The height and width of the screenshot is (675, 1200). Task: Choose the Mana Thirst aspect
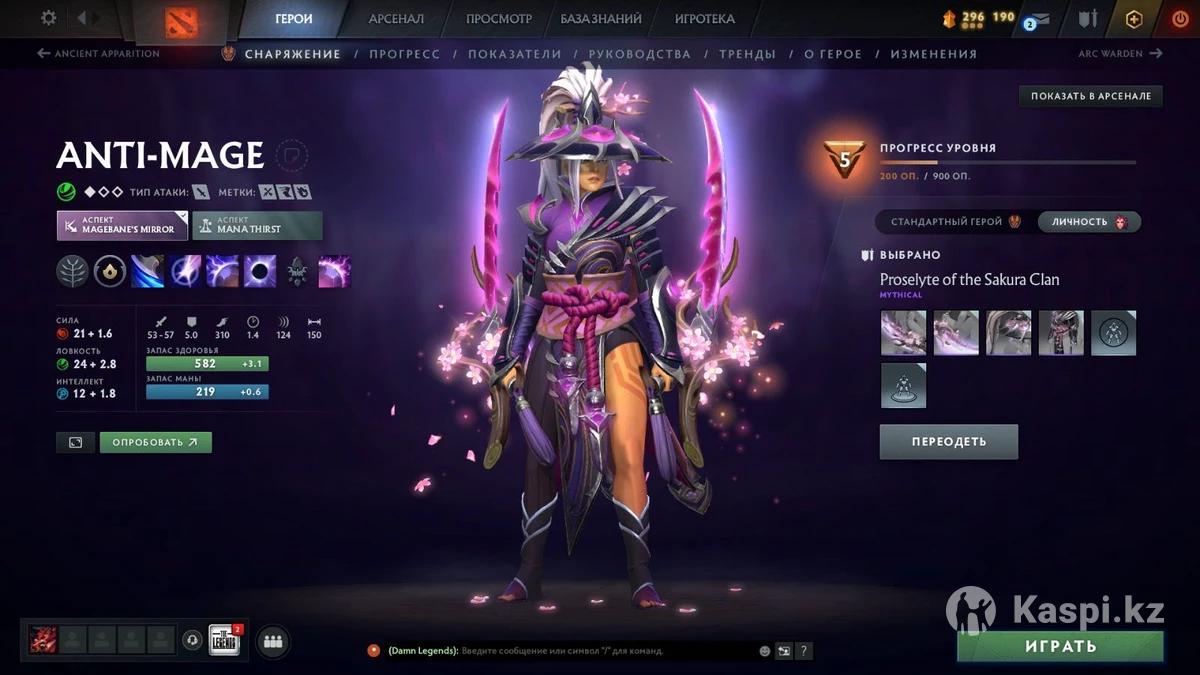pos(257,225)
